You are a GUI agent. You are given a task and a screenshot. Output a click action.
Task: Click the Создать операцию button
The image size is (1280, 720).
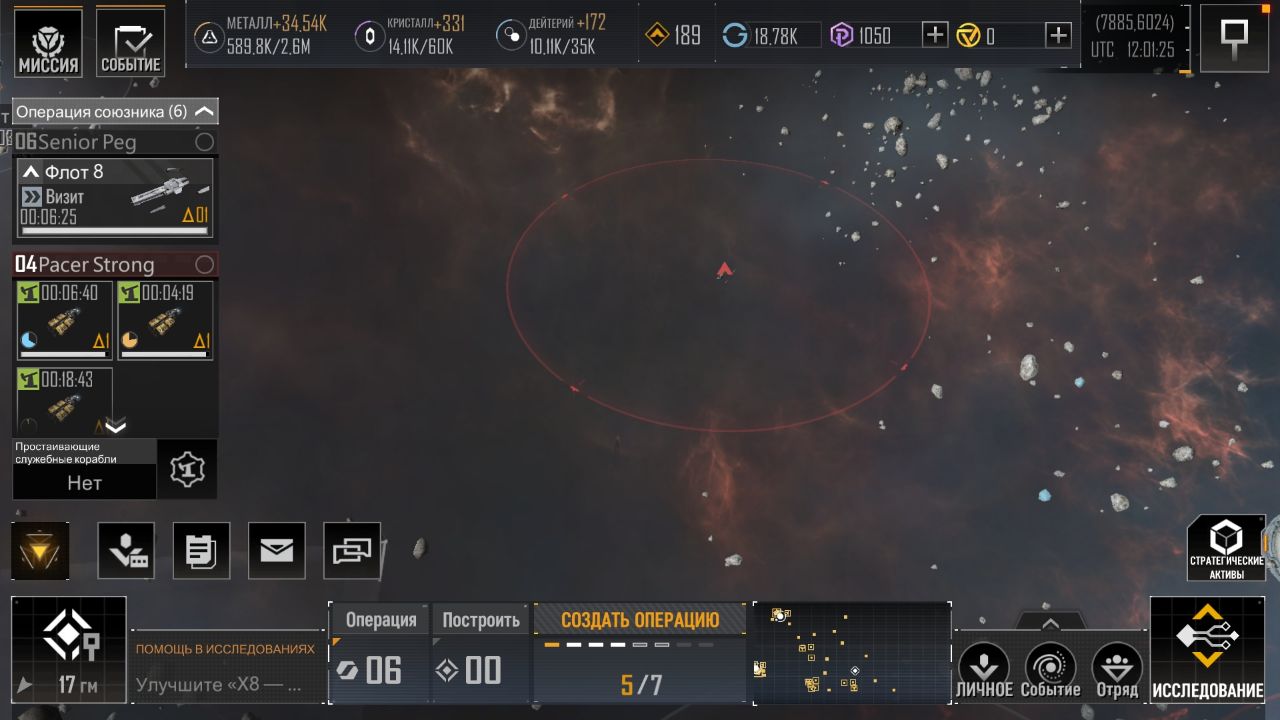click(x=640, y=620)
